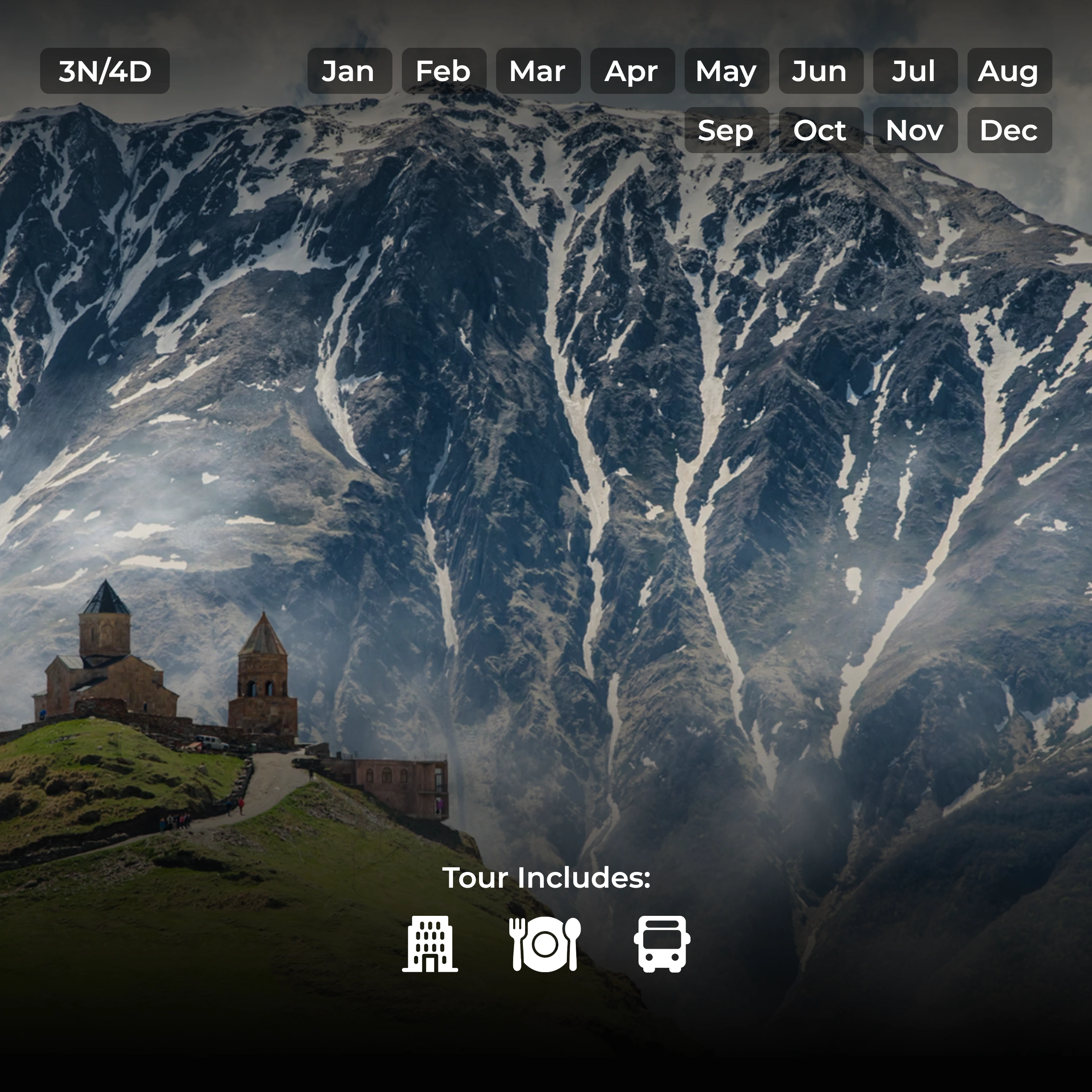1092x1092 pixels.
Task: Select the Mar month button
Action: click(x=538, y=71)
